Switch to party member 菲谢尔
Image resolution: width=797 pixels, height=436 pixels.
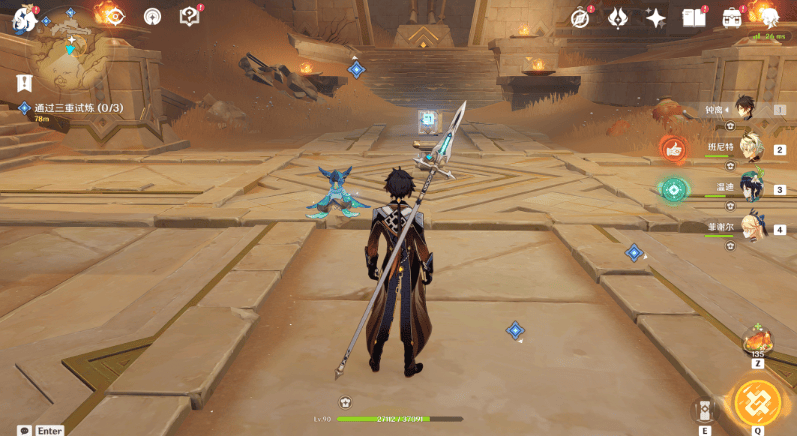pos(752,227)
